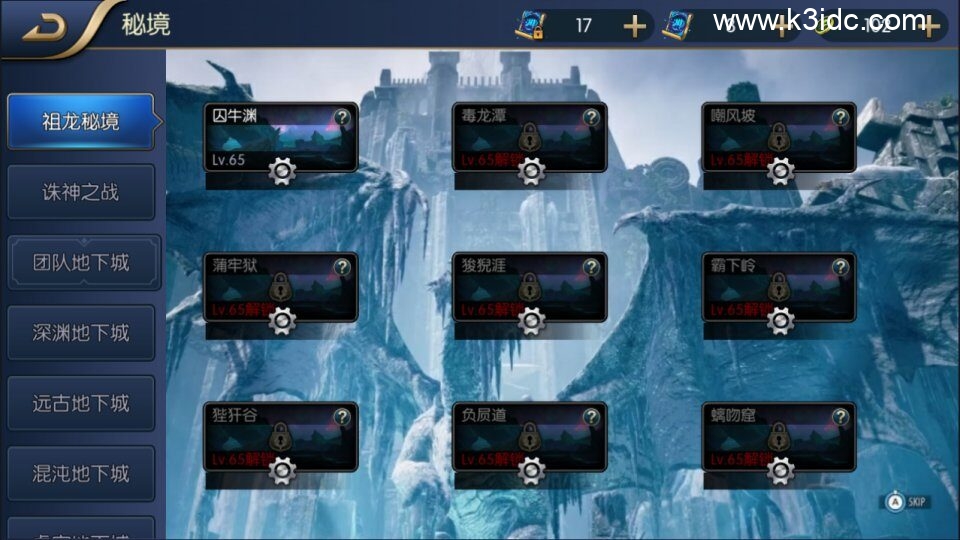Select the 祖龙秘境 tab
The image size is (960, 540).
81,122
